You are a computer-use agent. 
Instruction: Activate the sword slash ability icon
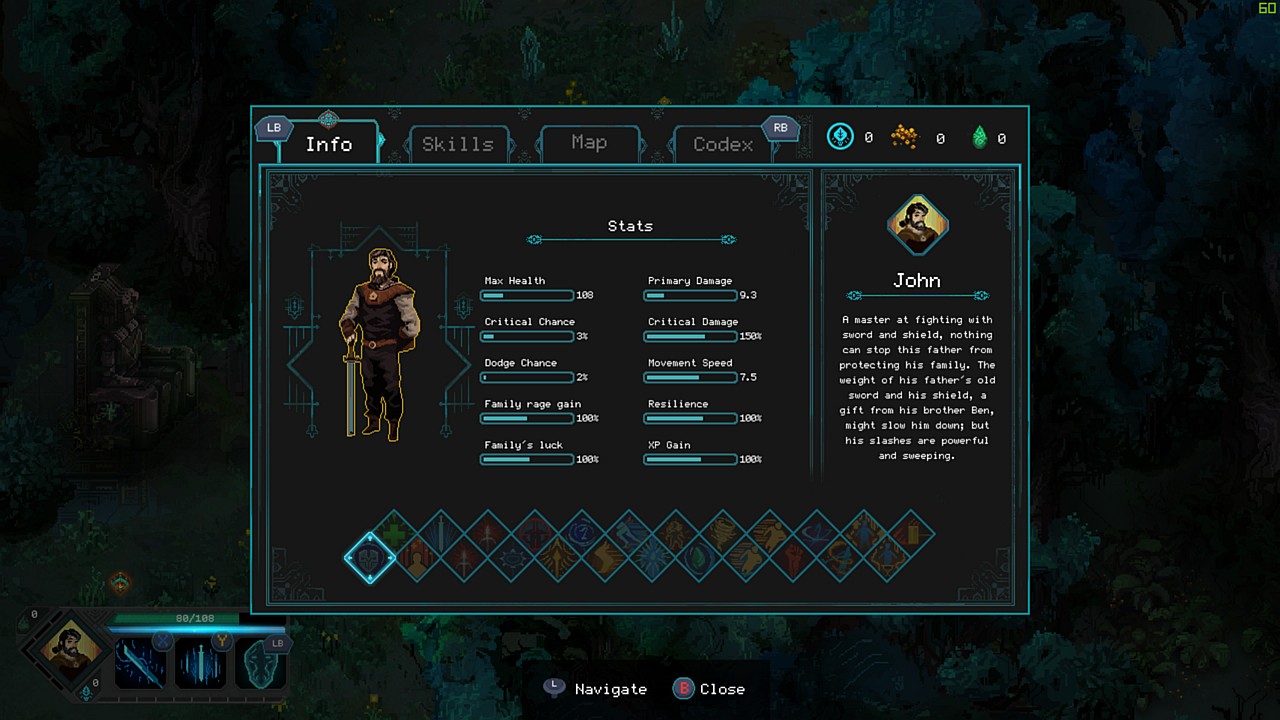(x=140, y=663)
